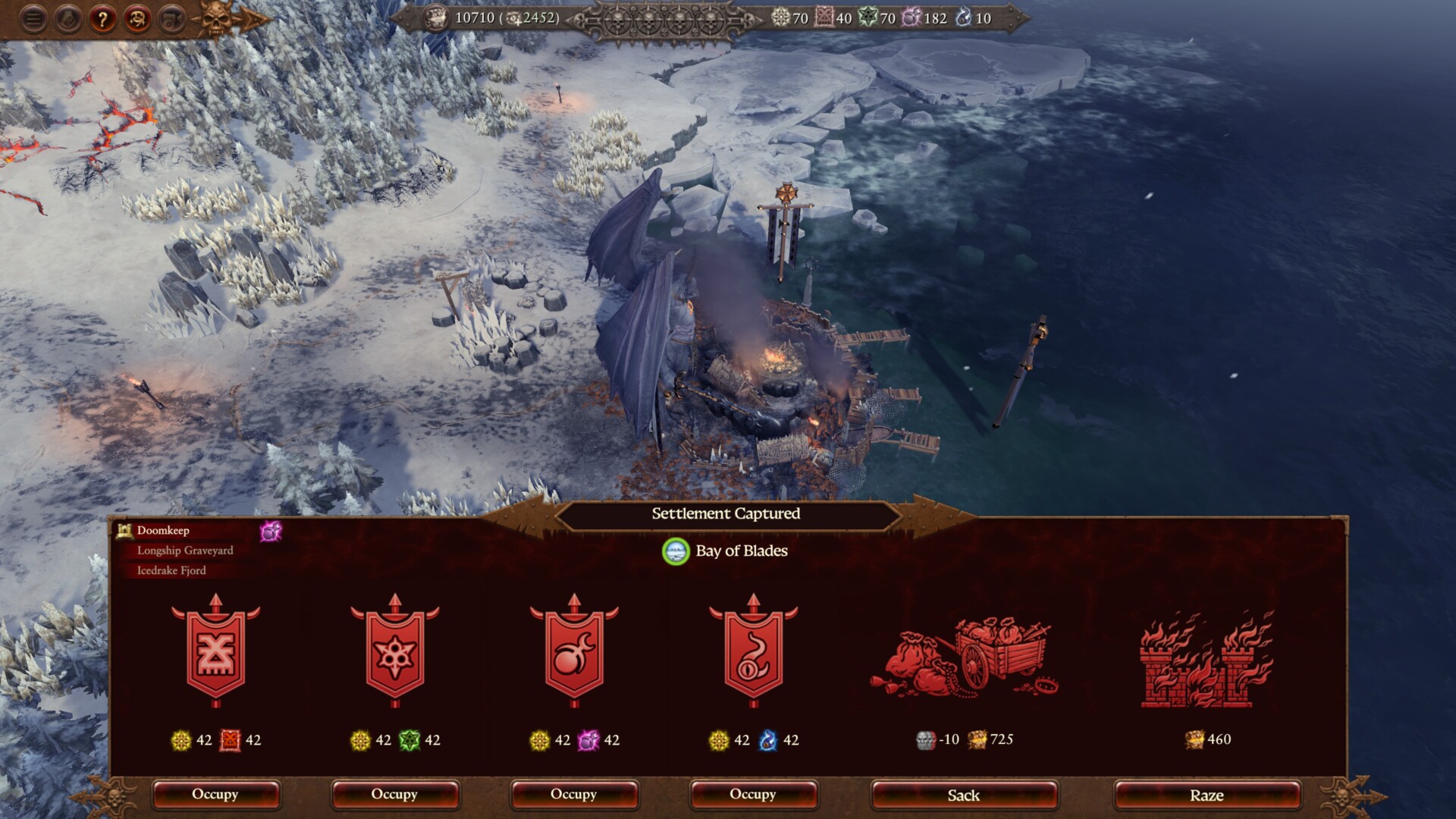Choose the Nurgle occupation banner
This screenshot has width=1456, height=819.
(395, 652)
